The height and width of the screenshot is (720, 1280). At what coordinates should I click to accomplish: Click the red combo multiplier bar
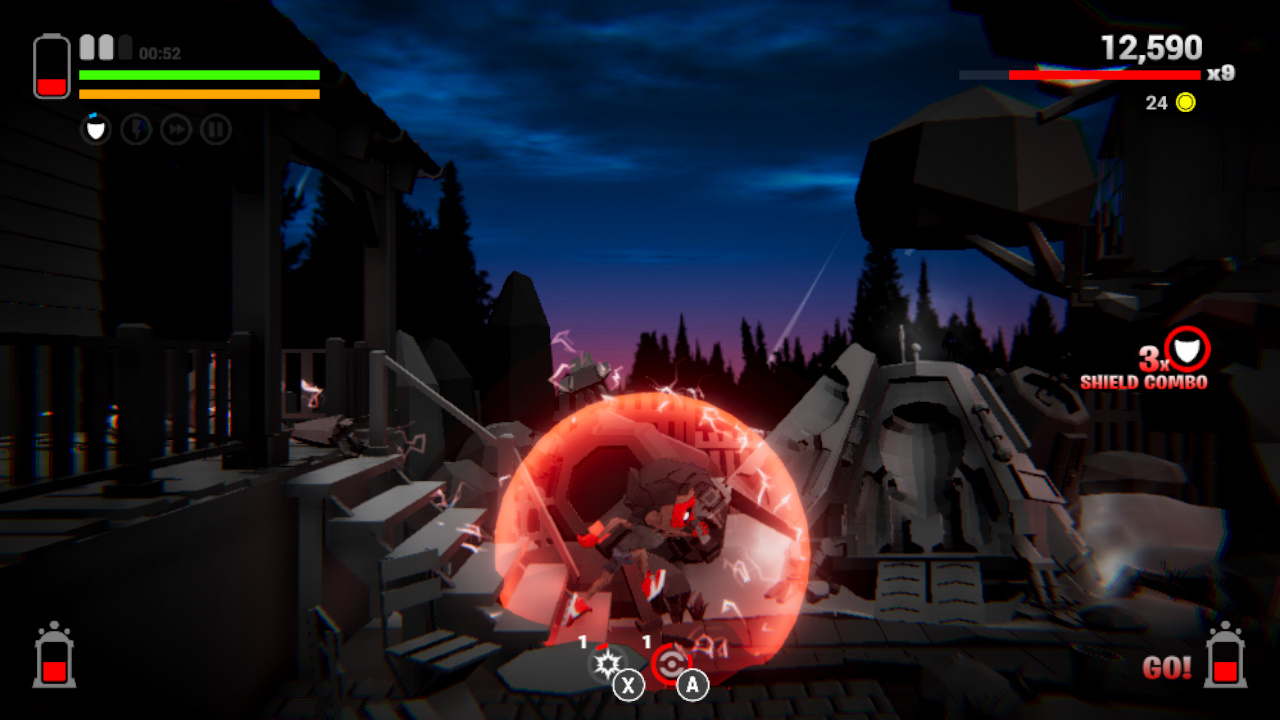pos(1105,73)
